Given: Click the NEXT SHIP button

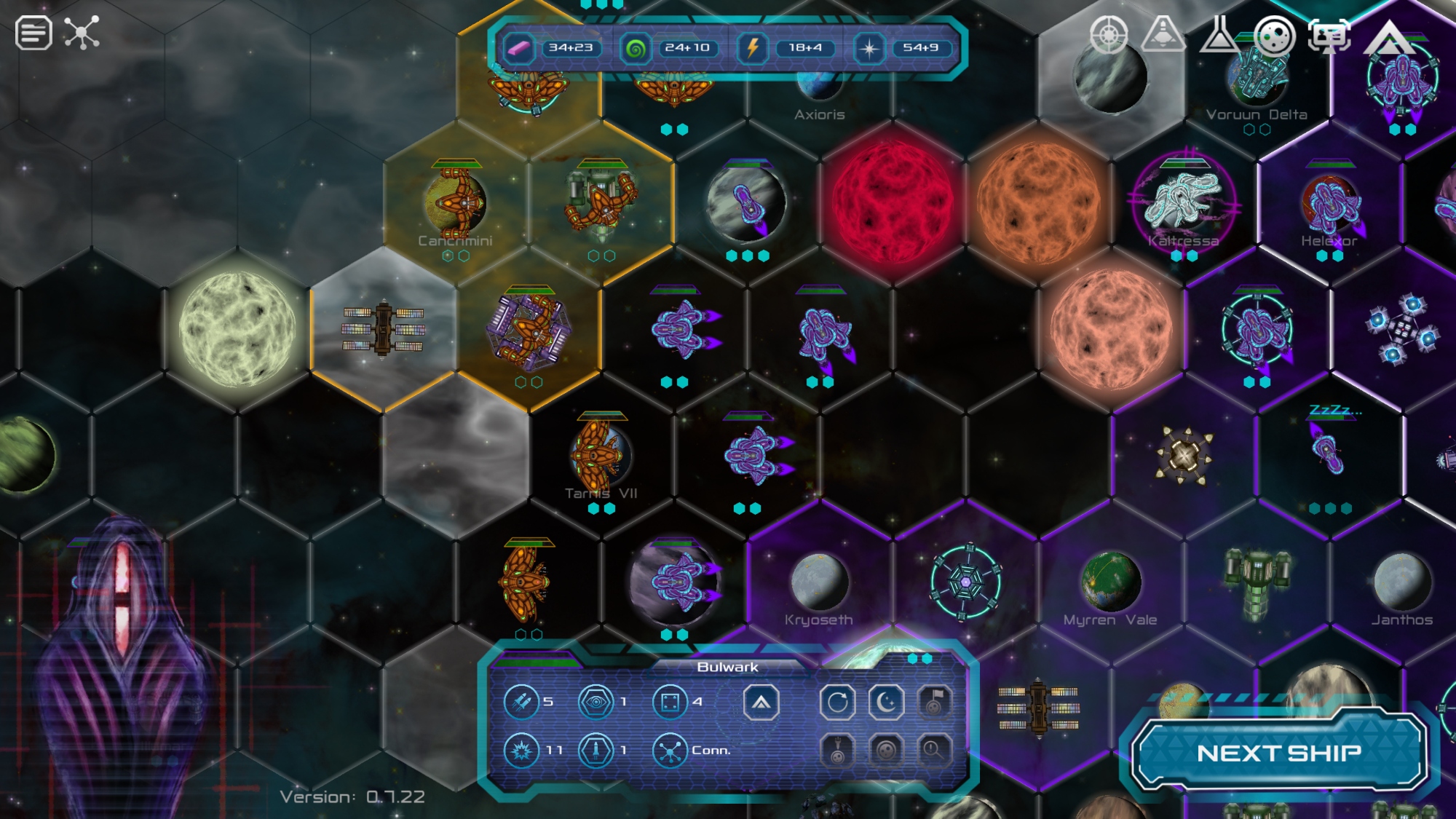Looking at the screenshot, I should 1279,753.
